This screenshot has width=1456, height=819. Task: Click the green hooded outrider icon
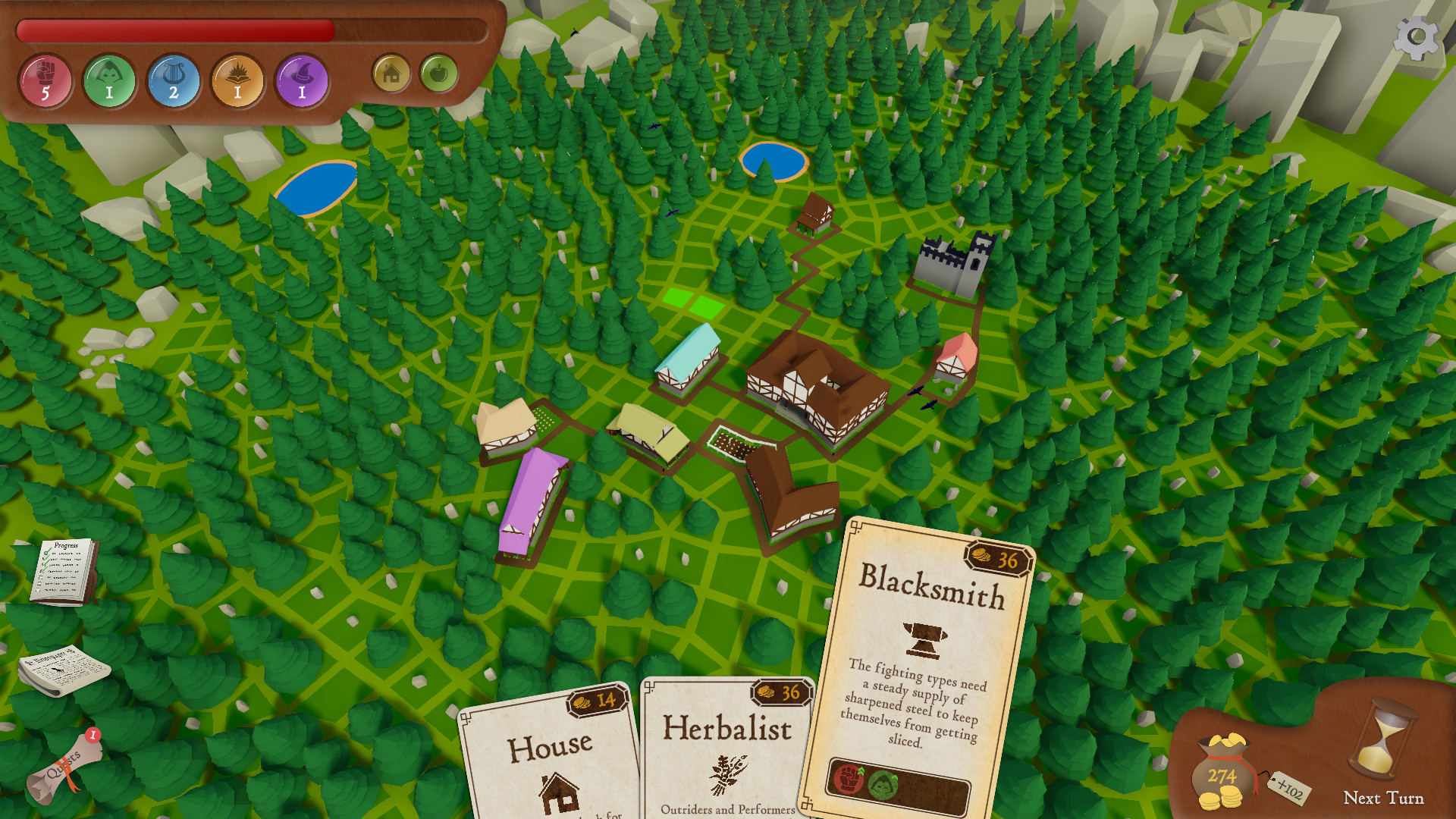[109, 81]
